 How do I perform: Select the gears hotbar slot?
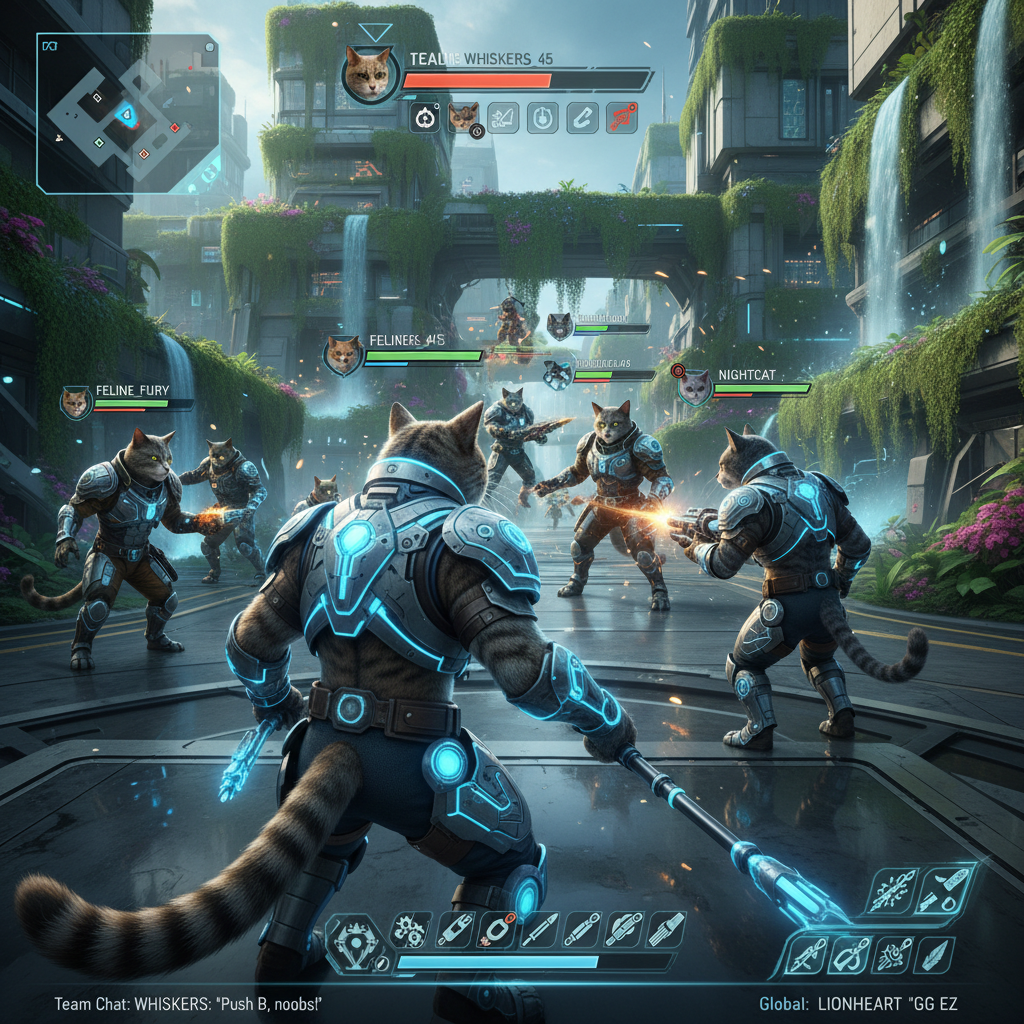pos(409,929)
